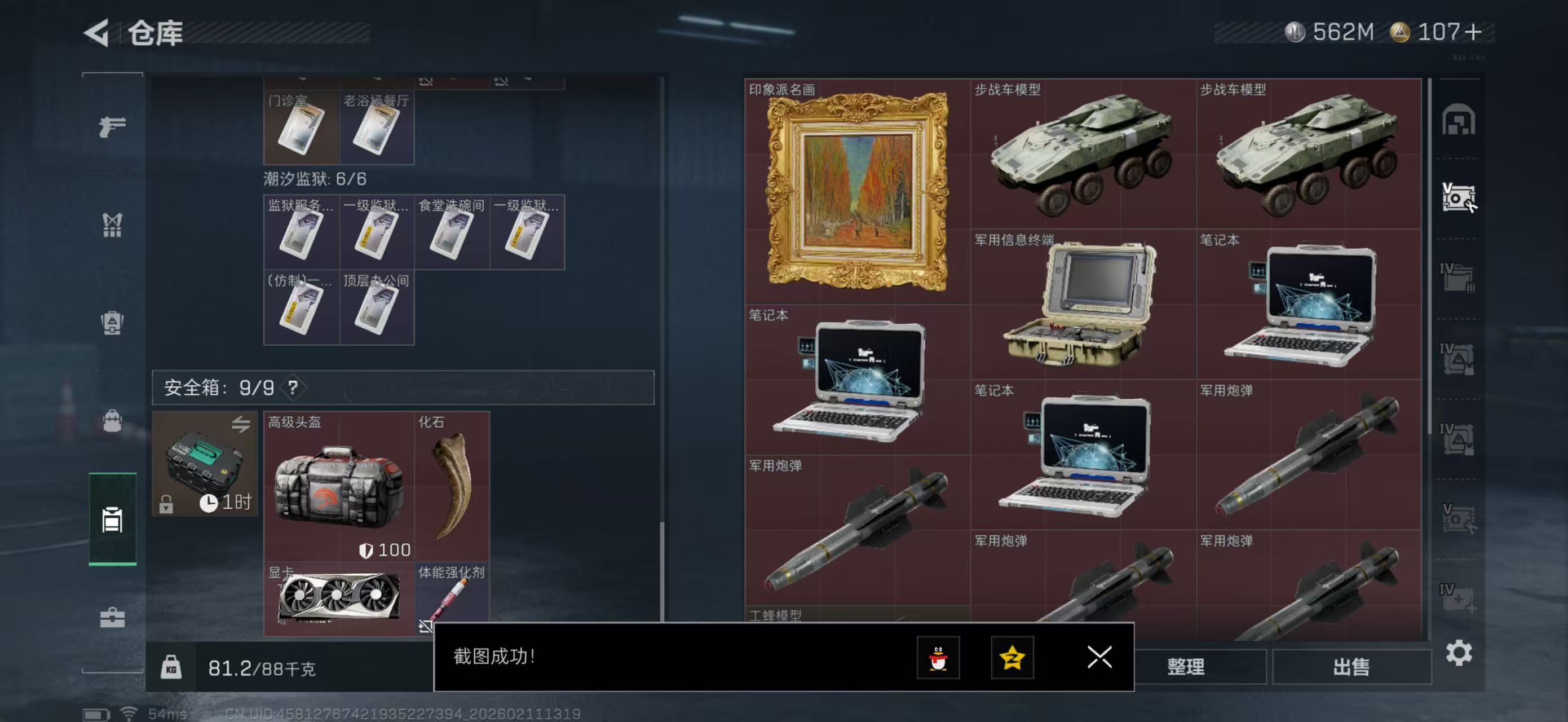Image resolution: width=1568 pixels, height=722 pixels.
Task: Click the 出售 sell button
Action: (x=1351, y=667)
